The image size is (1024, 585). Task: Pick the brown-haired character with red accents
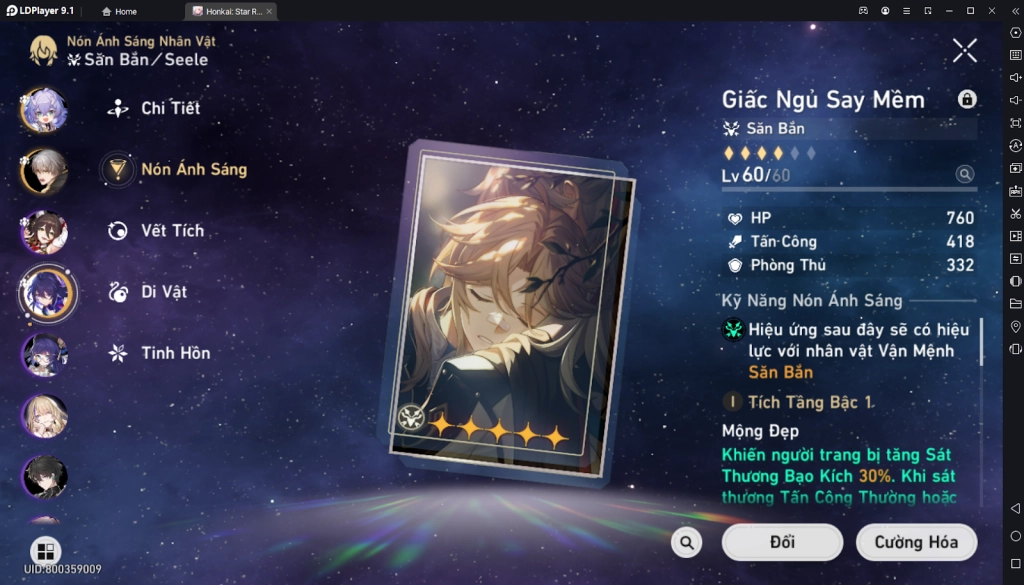point(44,232)
